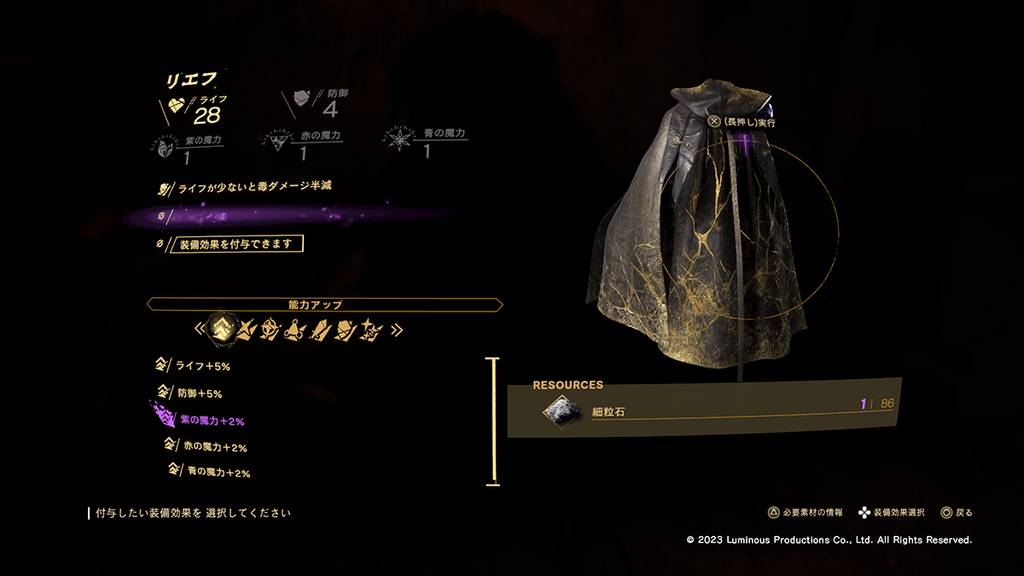This screenshot has height=576, width=1024.
Task: Select the 装備効果を付与できます empty slot
Action: pyautogui.click(x=239, y=243)
